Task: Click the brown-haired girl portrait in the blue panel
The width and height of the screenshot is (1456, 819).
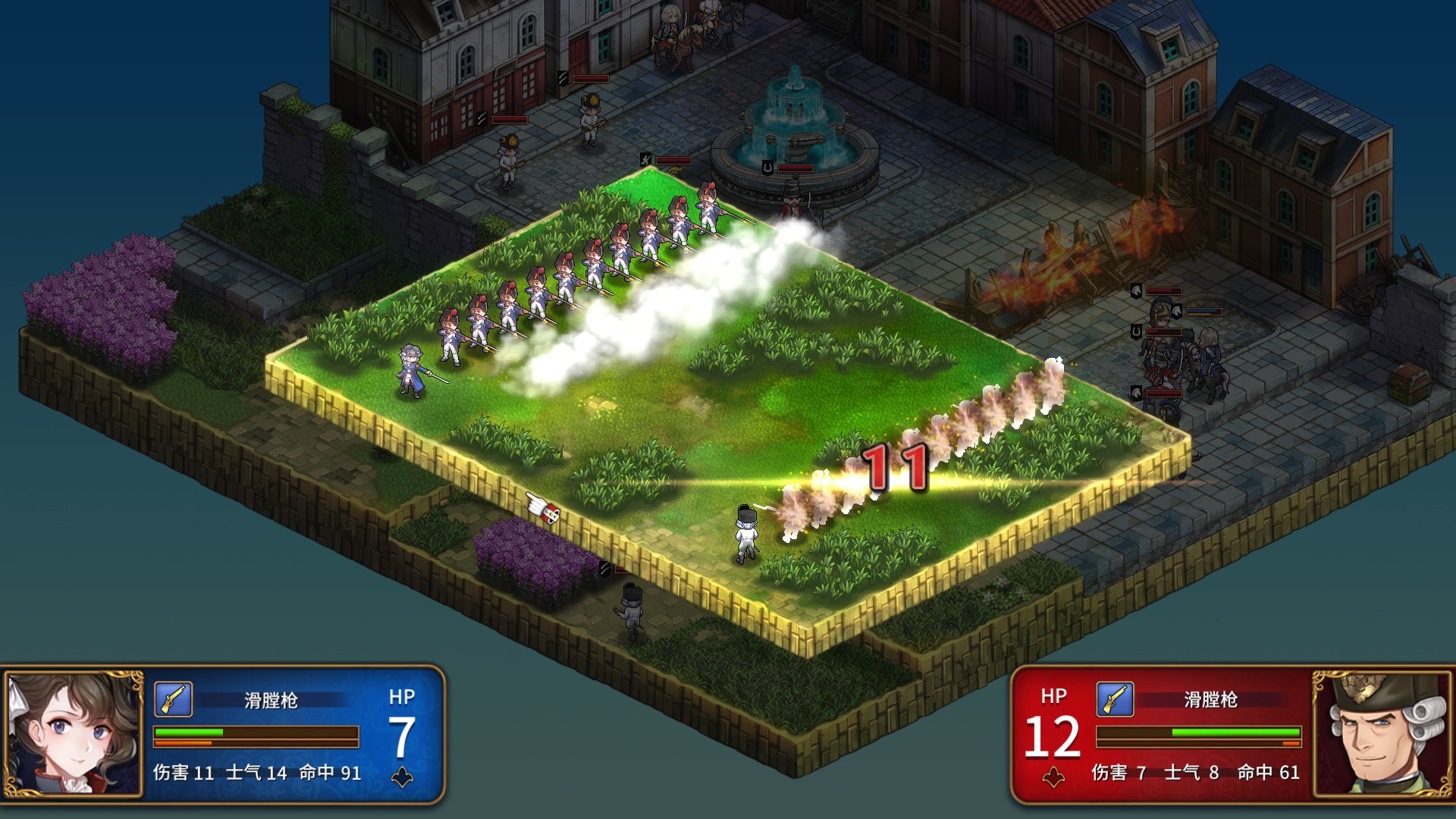Action: (73, 733)
